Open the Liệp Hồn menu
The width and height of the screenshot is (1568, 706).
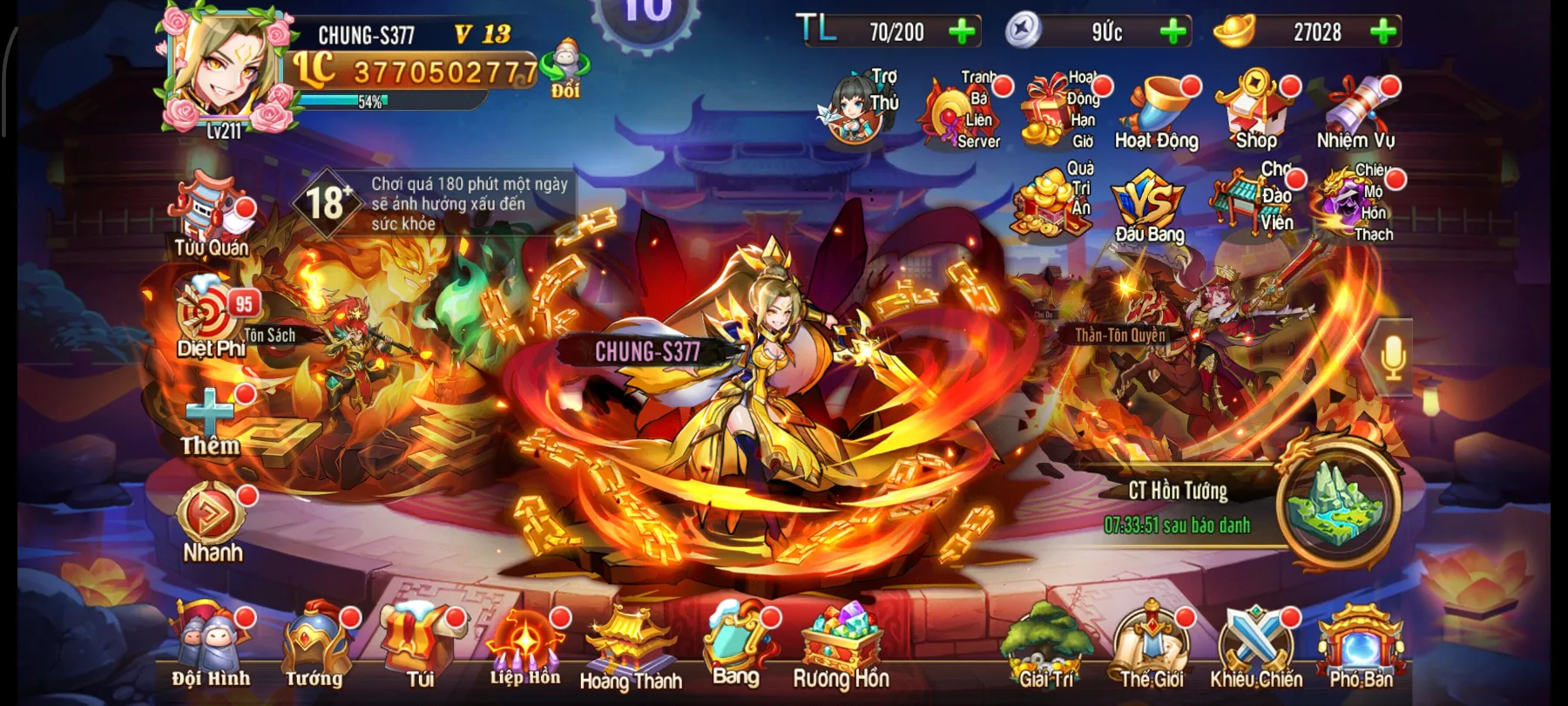[524, 645]
